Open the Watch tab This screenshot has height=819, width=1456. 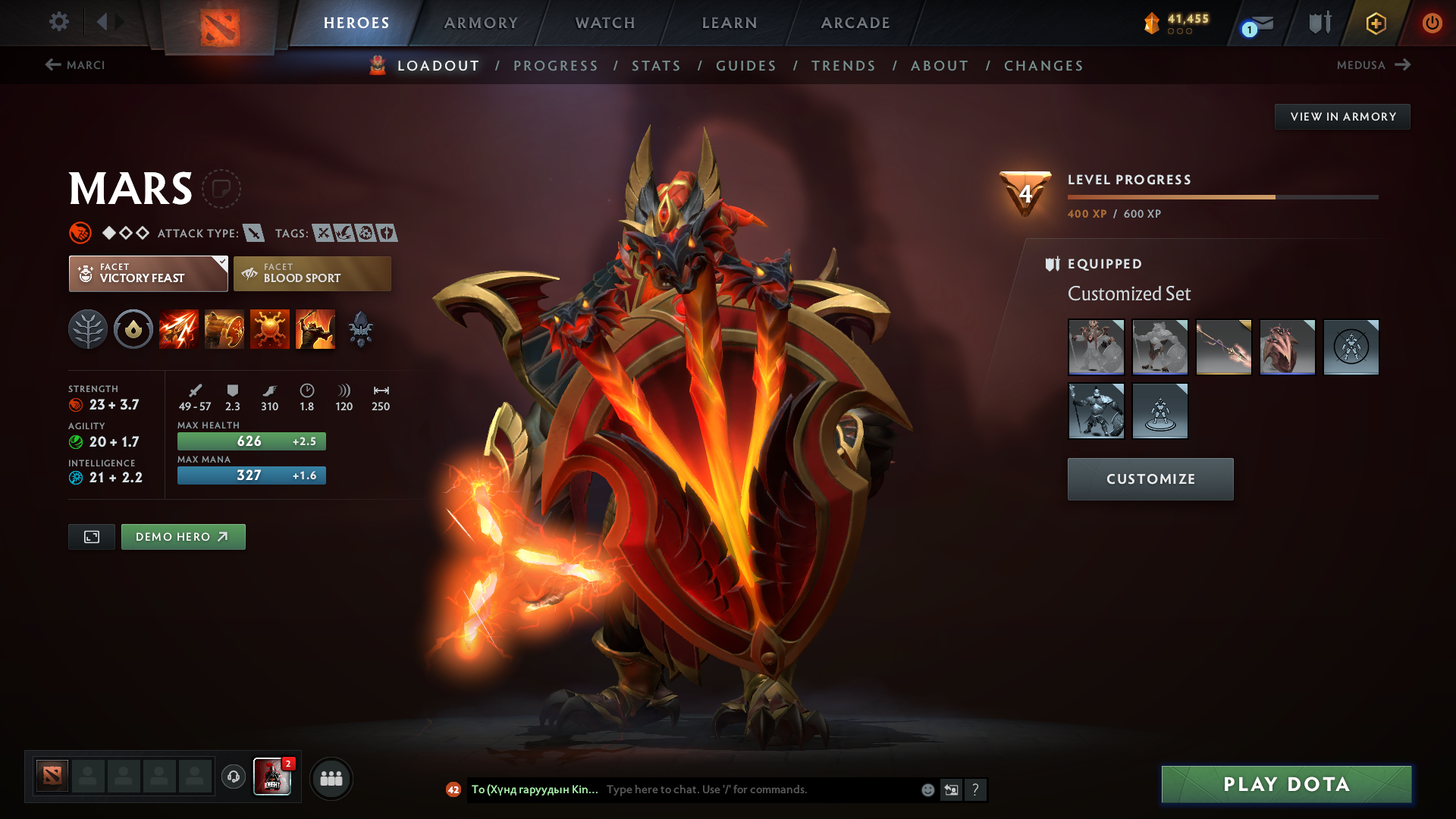coord(605,23)
